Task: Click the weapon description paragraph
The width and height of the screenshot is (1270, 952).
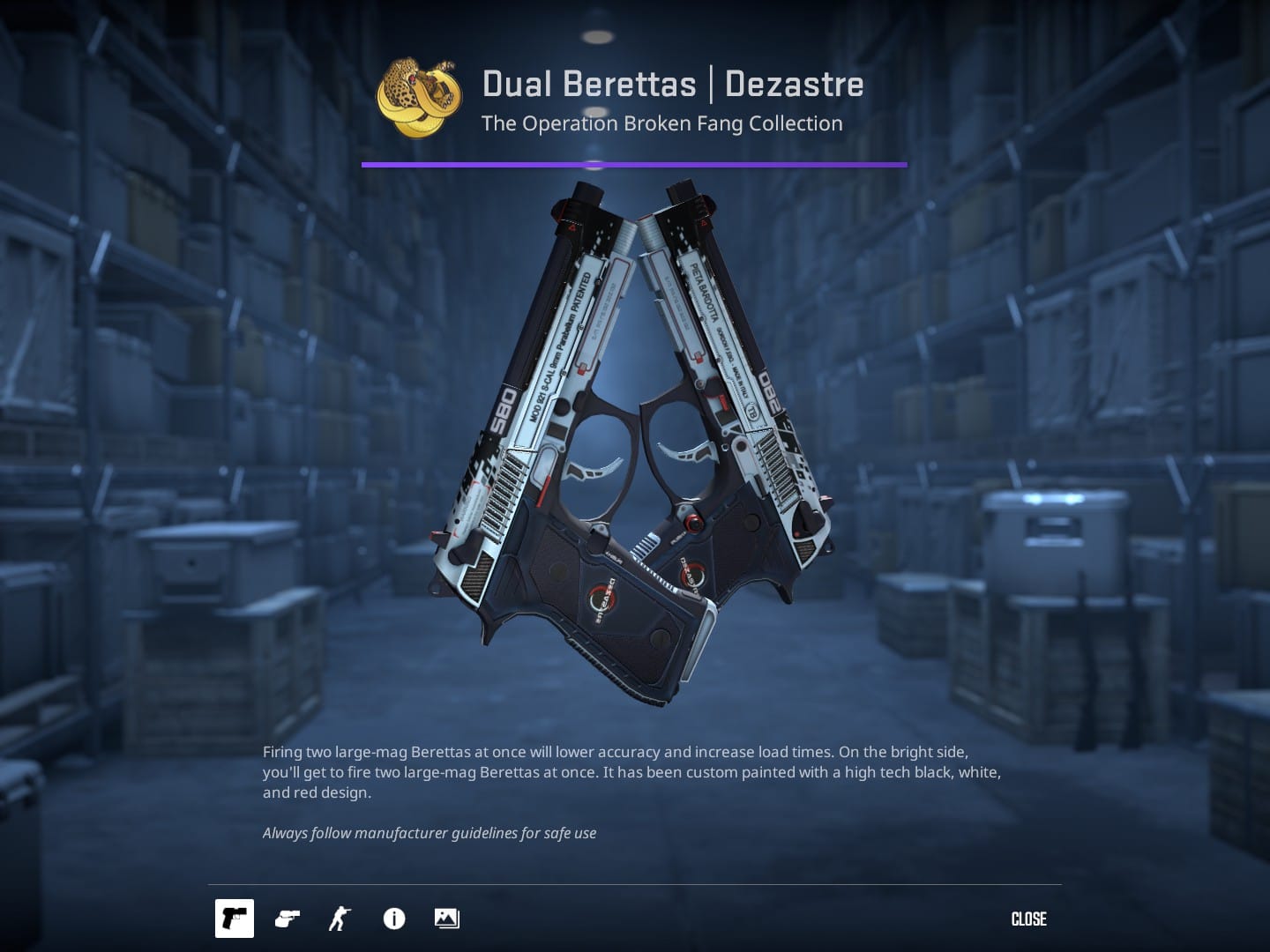Action: (x=631, y=771)
